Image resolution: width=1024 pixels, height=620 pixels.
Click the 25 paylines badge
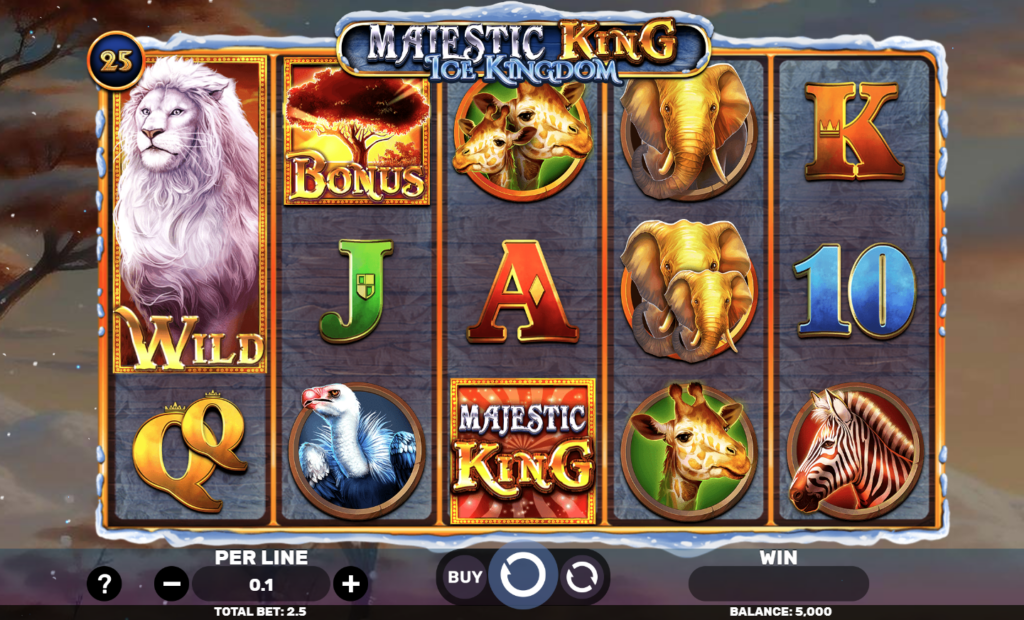[x=119, y=60]
